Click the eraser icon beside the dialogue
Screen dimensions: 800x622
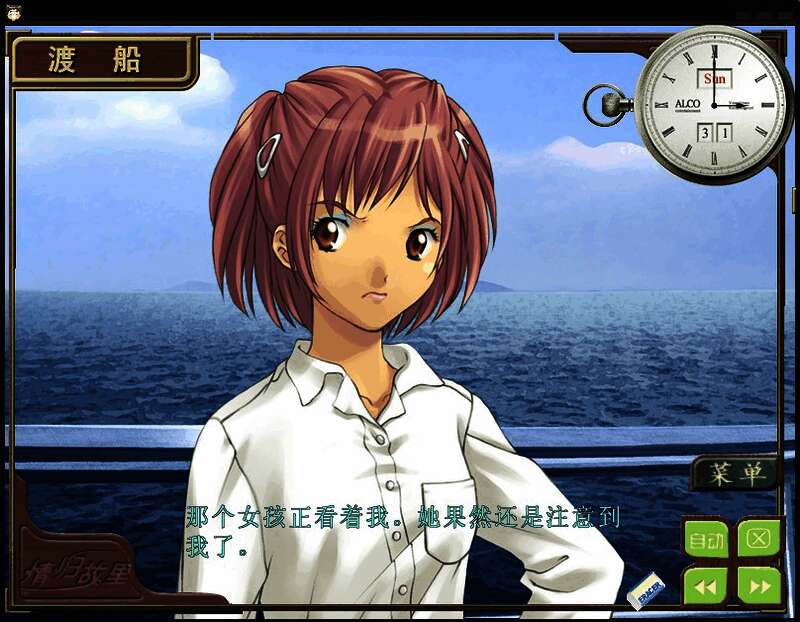coord(646,590)
